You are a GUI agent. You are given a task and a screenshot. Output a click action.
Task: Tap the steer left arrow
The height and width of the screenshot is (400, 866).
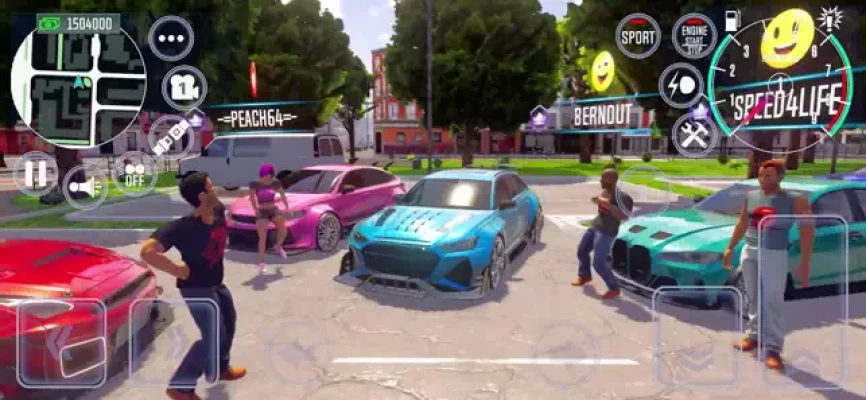pyautogui.click(x=61, y=343)
